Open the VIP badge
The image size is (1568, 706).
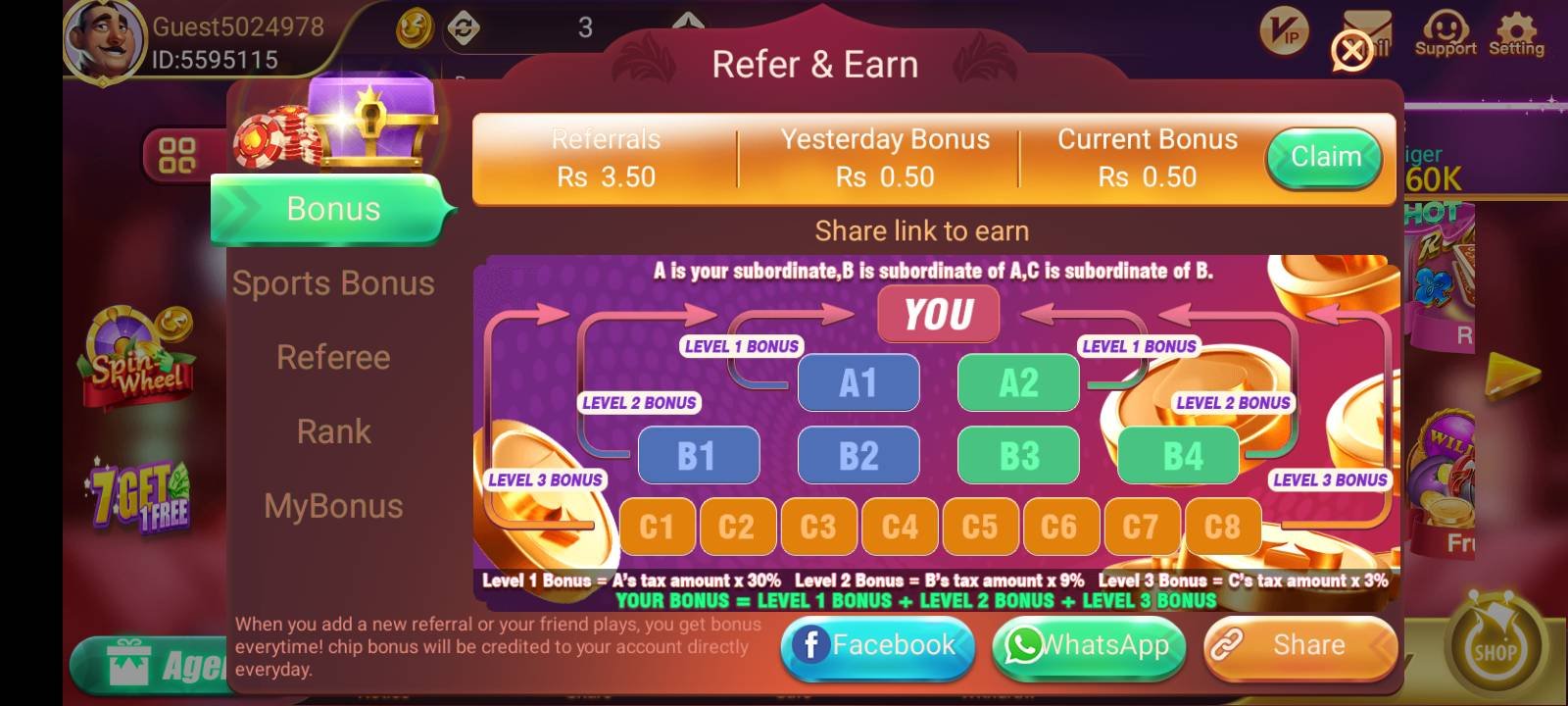pyautogui.click(x=1284, y=34)
